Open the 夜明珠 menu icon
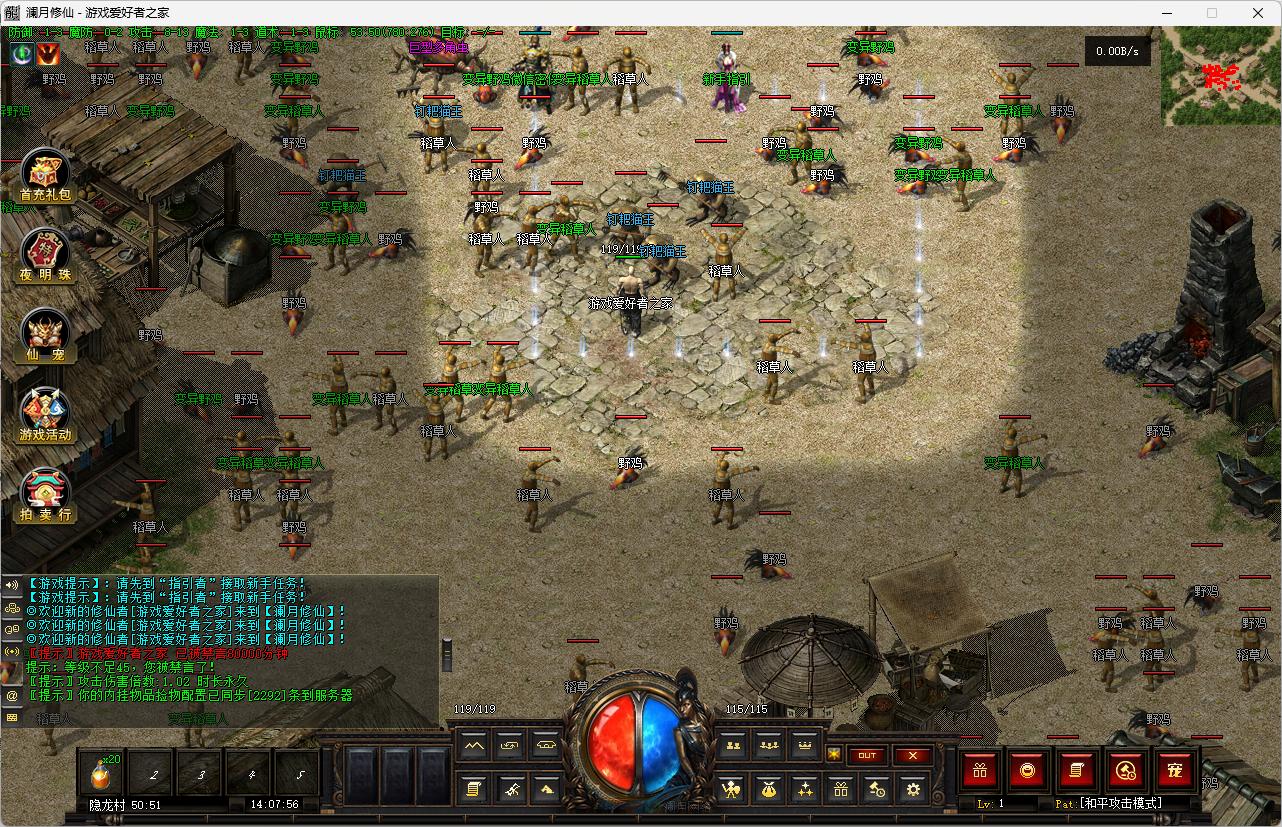Image resolution: width=1282 pixels, height=827 pixels. (x=45, y=255)
